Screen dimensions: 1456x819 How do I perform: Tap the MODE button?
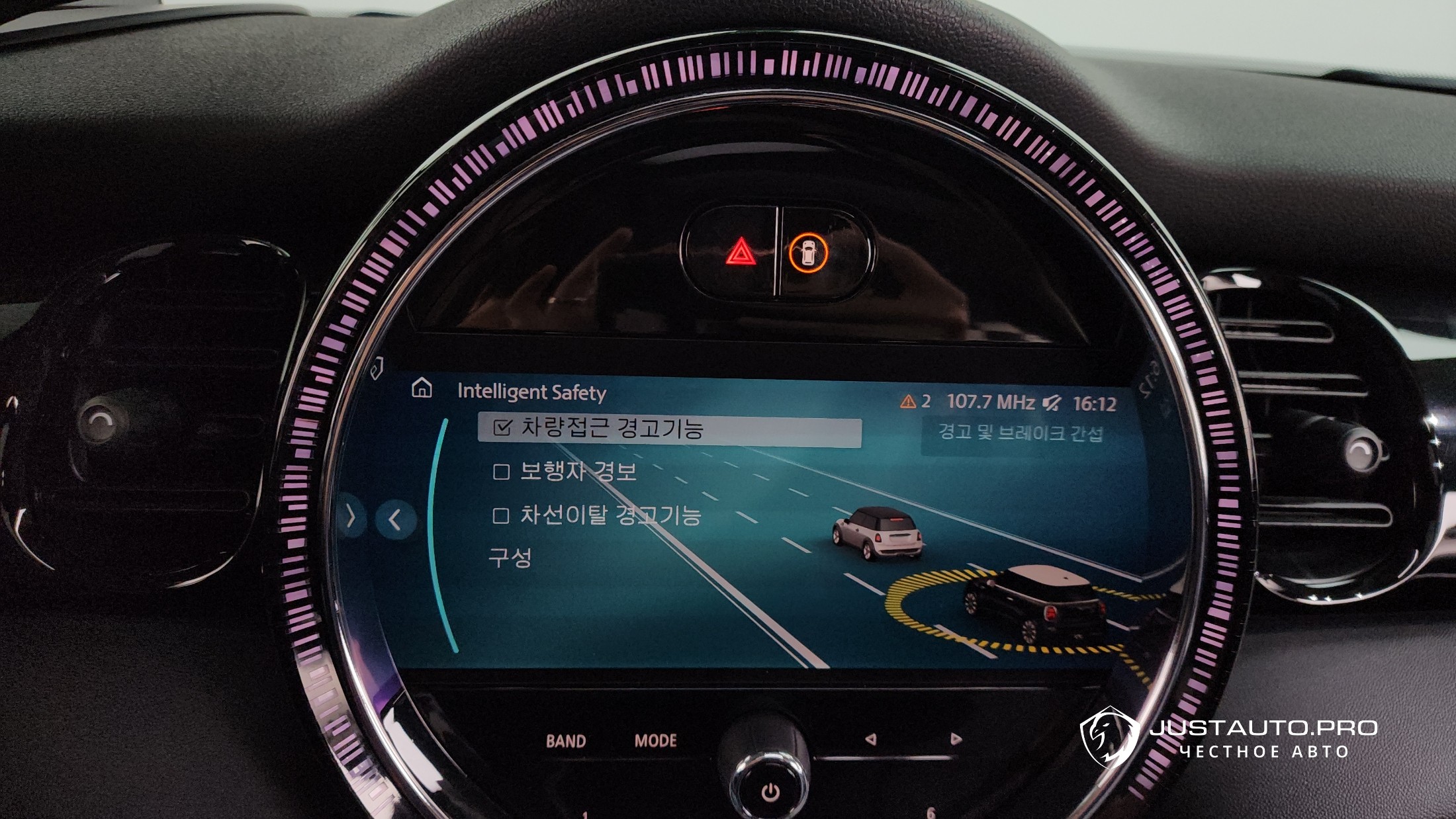655,740
